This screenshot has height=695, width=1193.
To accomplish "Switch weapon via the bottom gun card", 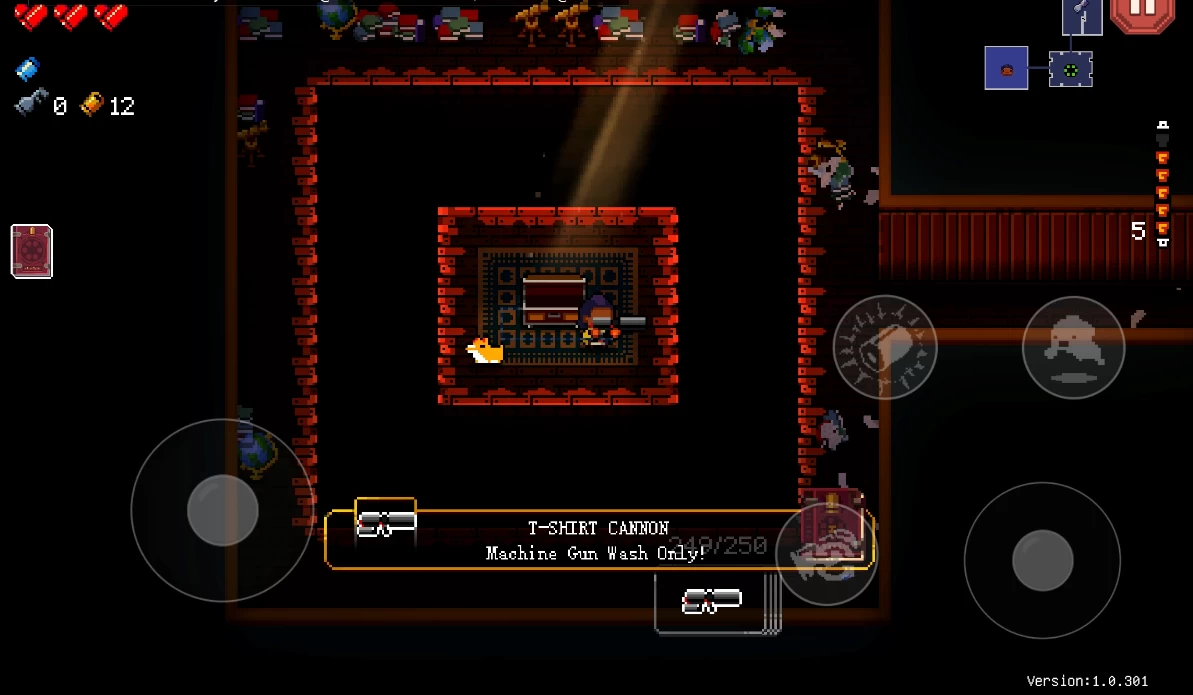I will pos(710,602).
